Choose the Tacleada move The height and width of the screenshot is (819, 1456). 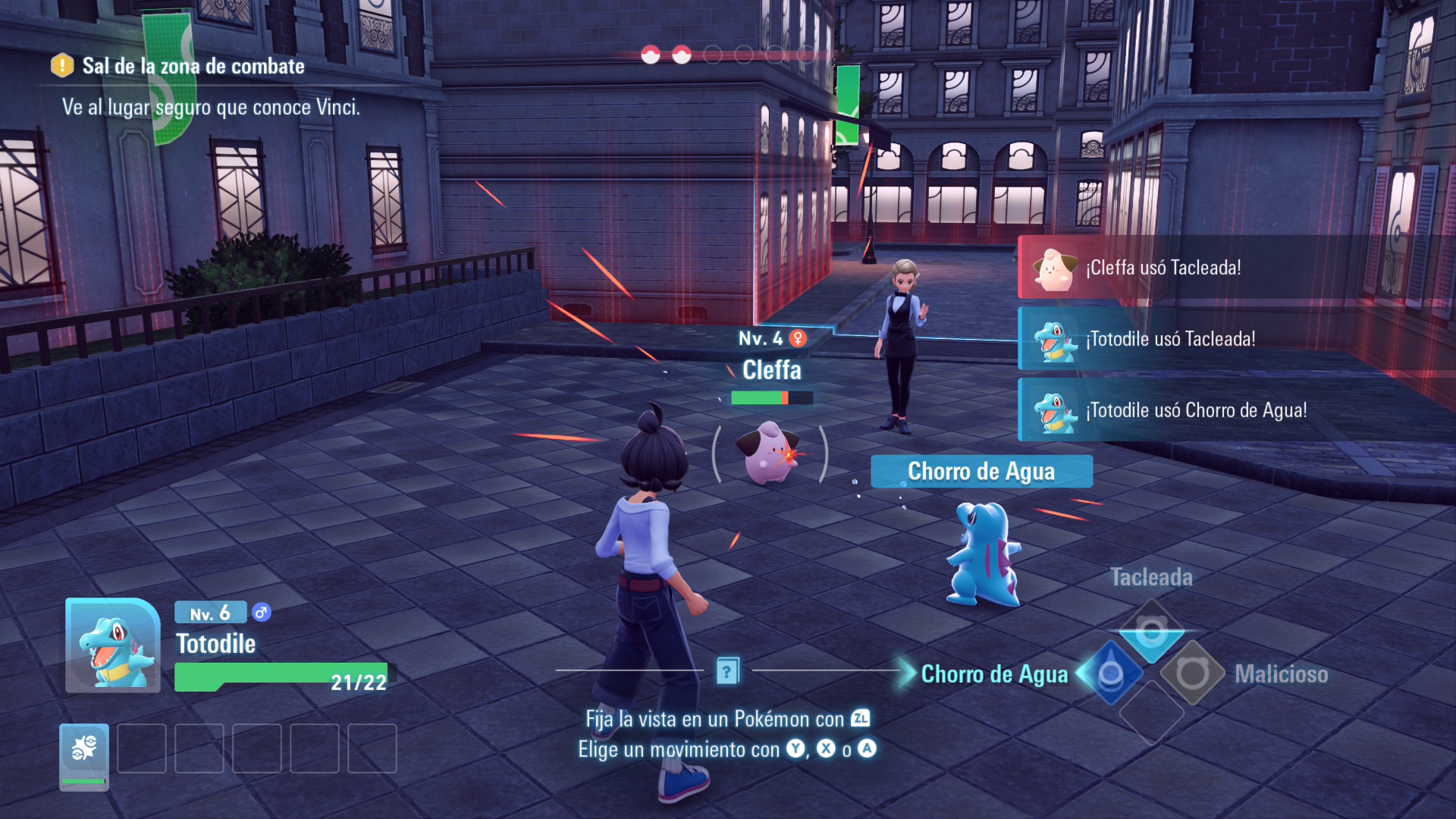(1151, 631)
